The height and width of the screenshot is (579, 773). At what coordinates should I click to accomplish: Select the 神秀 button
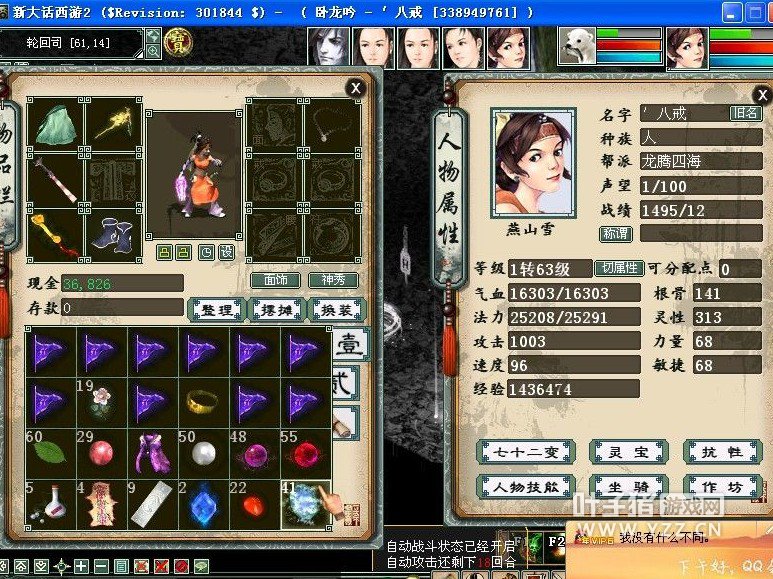[332, 281]
